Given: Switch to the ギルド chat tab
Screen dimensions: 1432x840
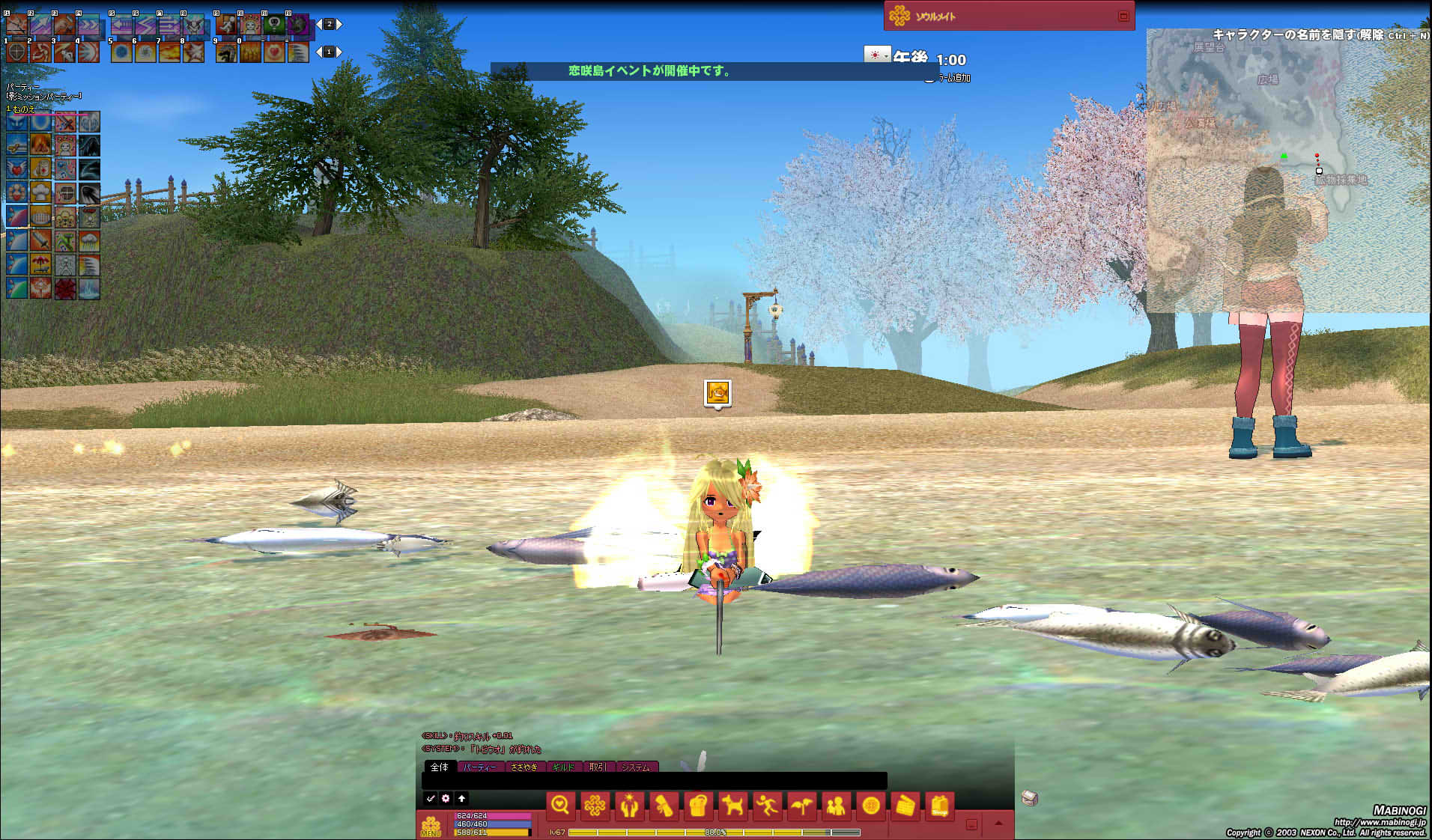Looking at the screenshot, I should [x=563, y=767].
